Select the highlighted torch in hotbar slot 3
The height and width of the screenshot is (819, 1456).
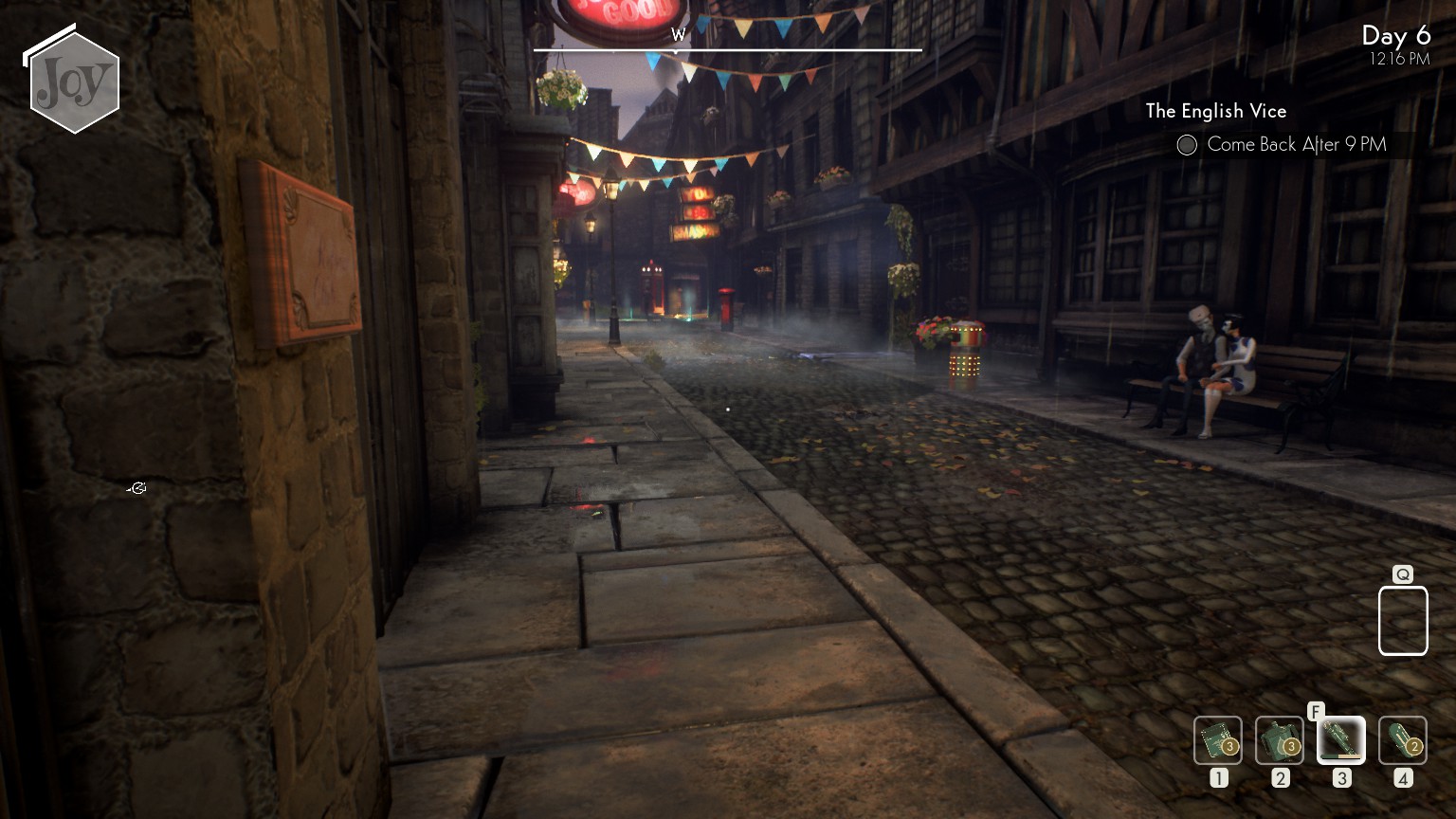(x=1340, y=740)
